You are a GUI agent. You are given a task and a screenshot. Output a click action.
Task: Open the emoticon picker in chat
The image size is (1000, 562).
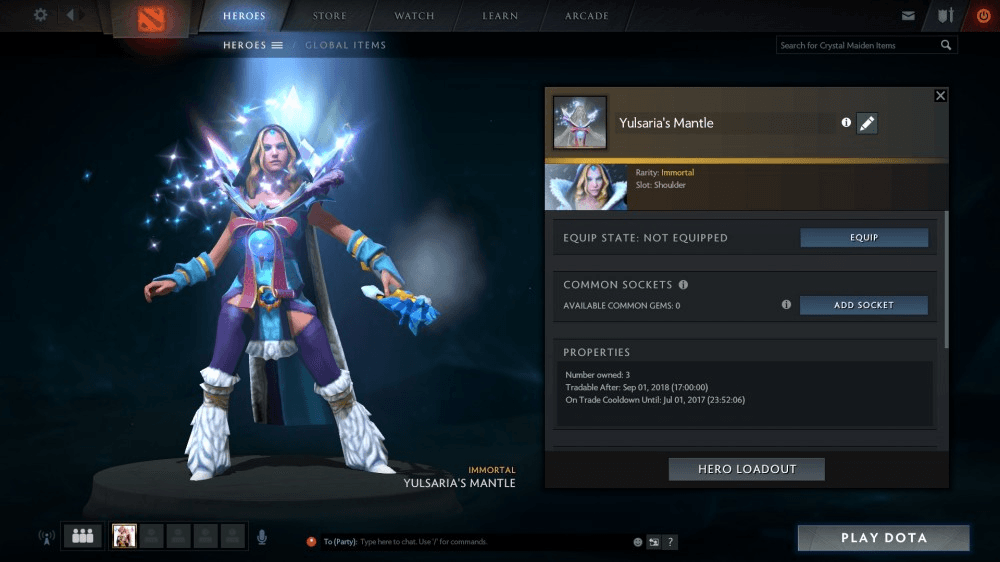click(x=637, y=542)
